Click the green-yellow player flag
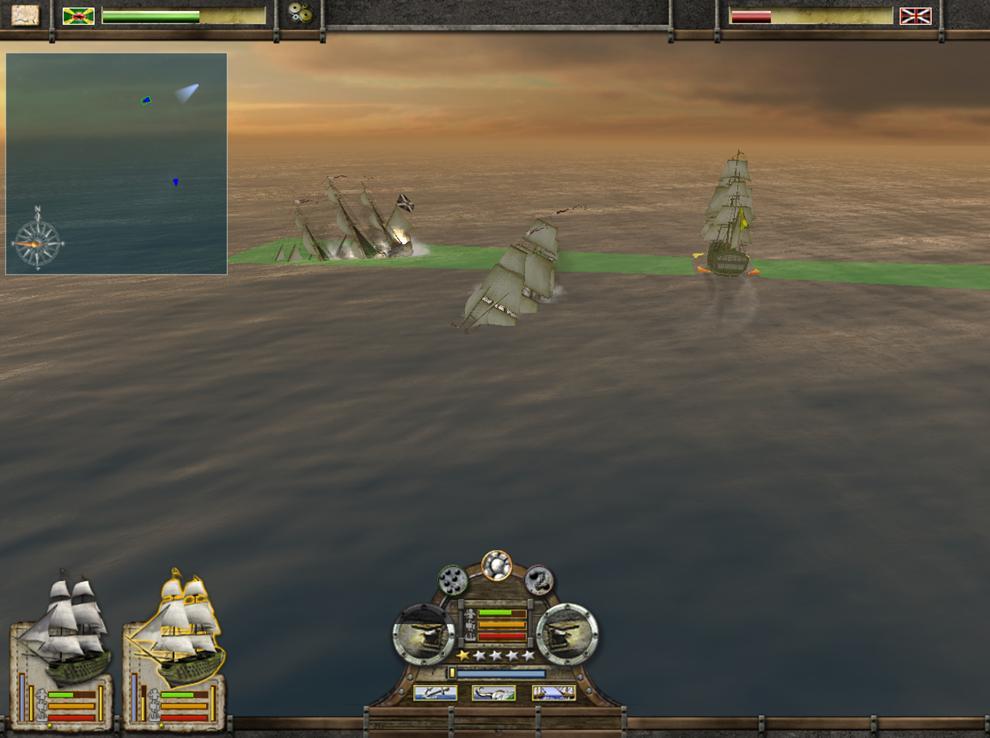 [78, 16]
